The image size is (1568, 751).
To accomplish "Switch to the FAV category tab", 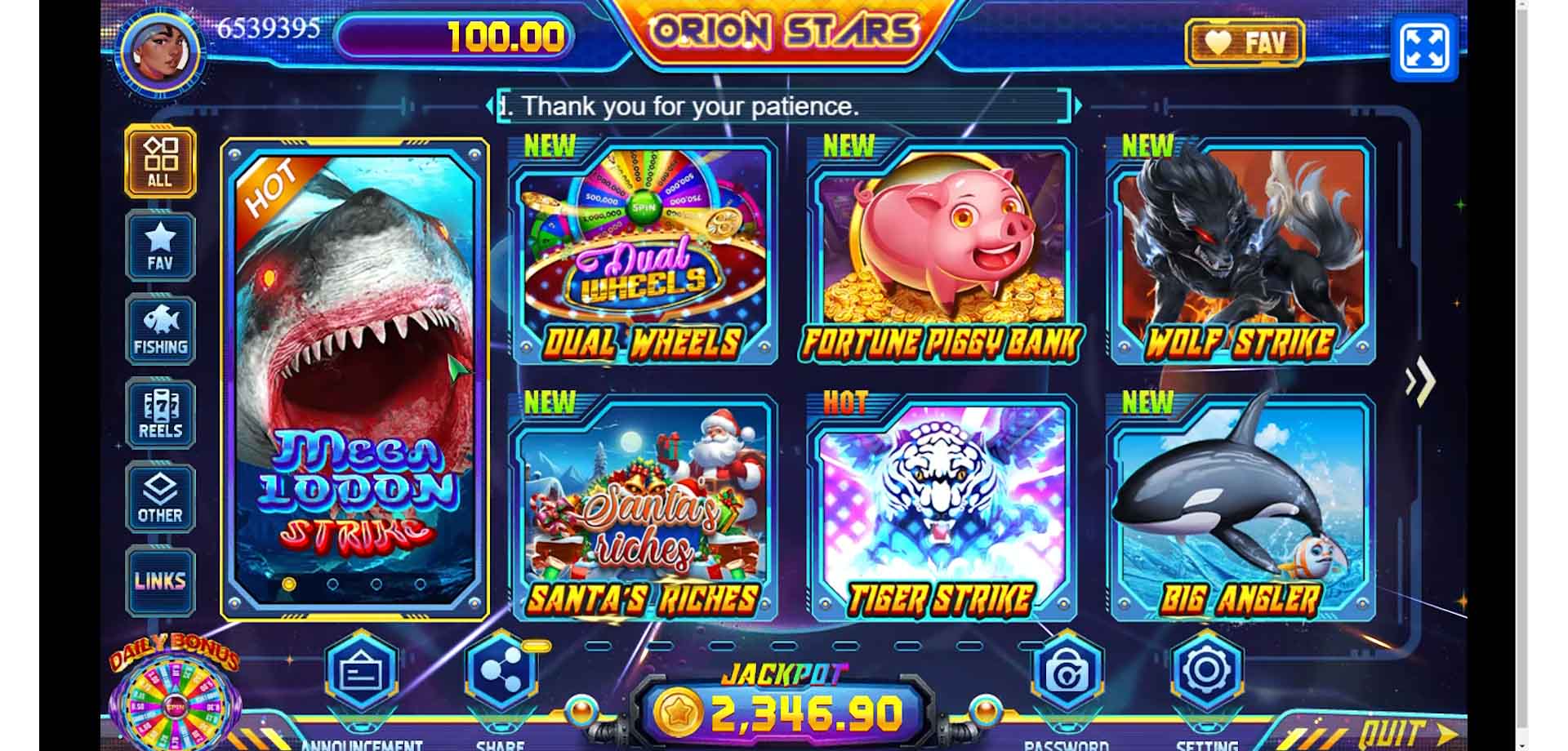I will 160,247.
